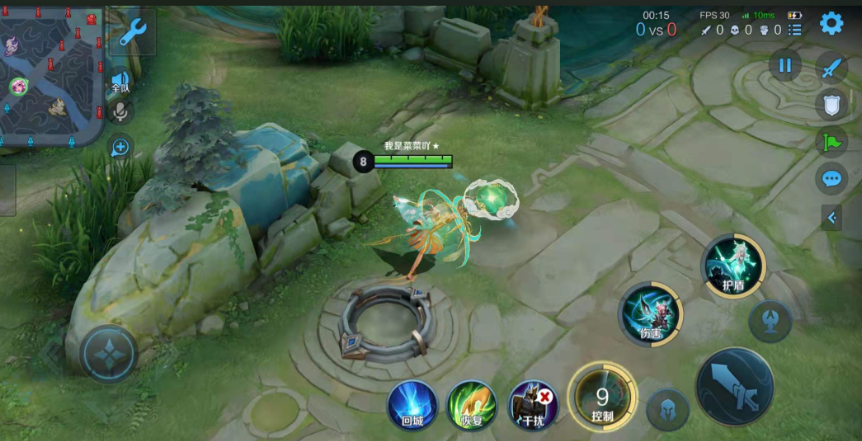Send the shield retreat signal
862x441 pixels.
coord(832,104)
